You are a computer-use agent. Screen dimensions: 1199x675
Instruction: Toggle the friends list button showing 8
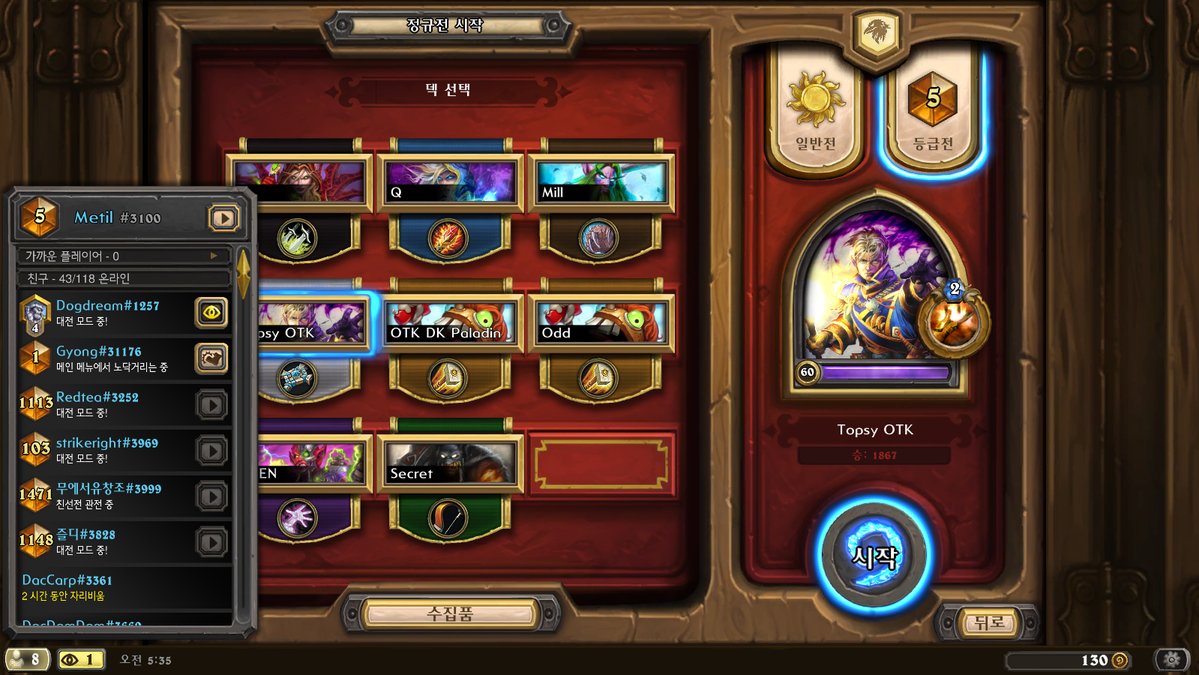[x=27, y=660]
